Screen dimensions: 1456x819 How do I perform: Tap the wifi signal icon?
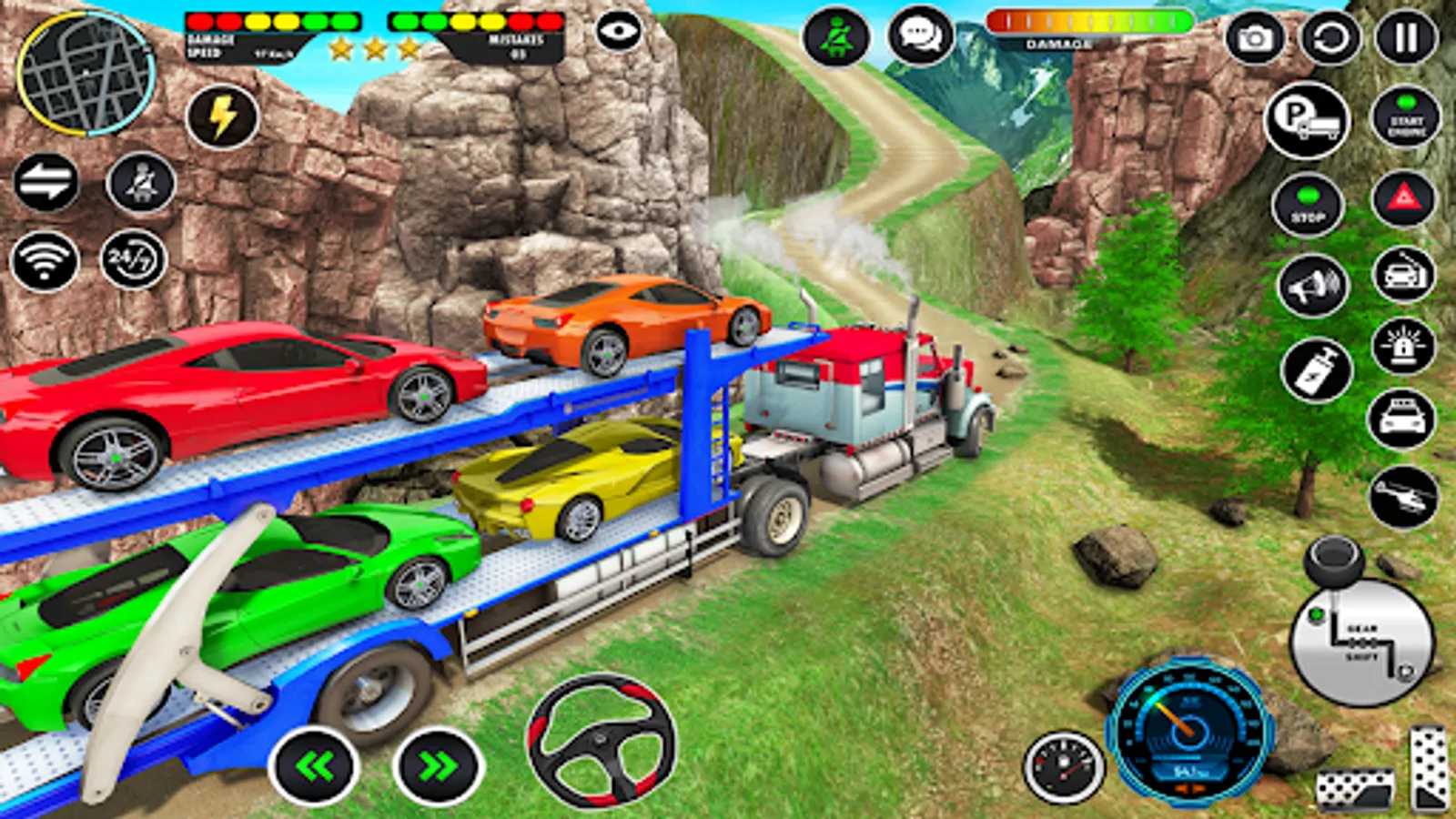(x=44, y=261)
